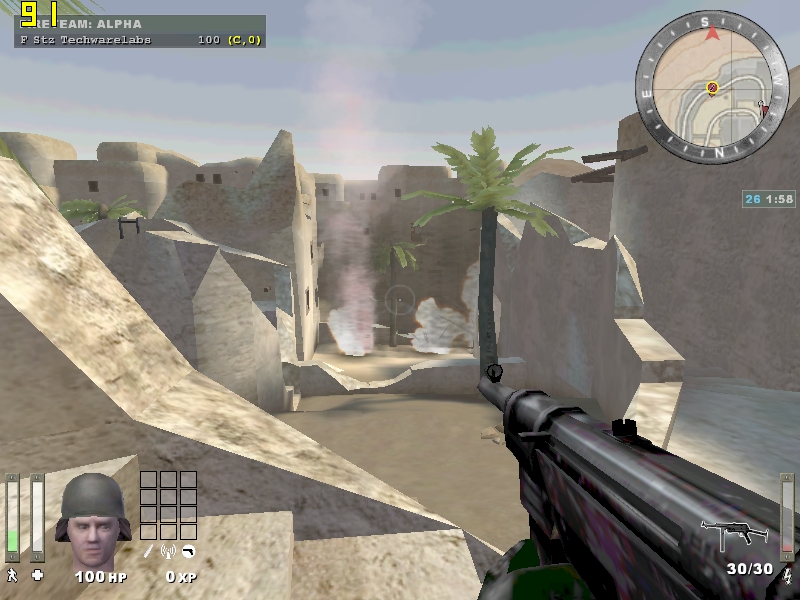Click the circular compass minimap
The image size is (800, 600).
pos(711,87)
